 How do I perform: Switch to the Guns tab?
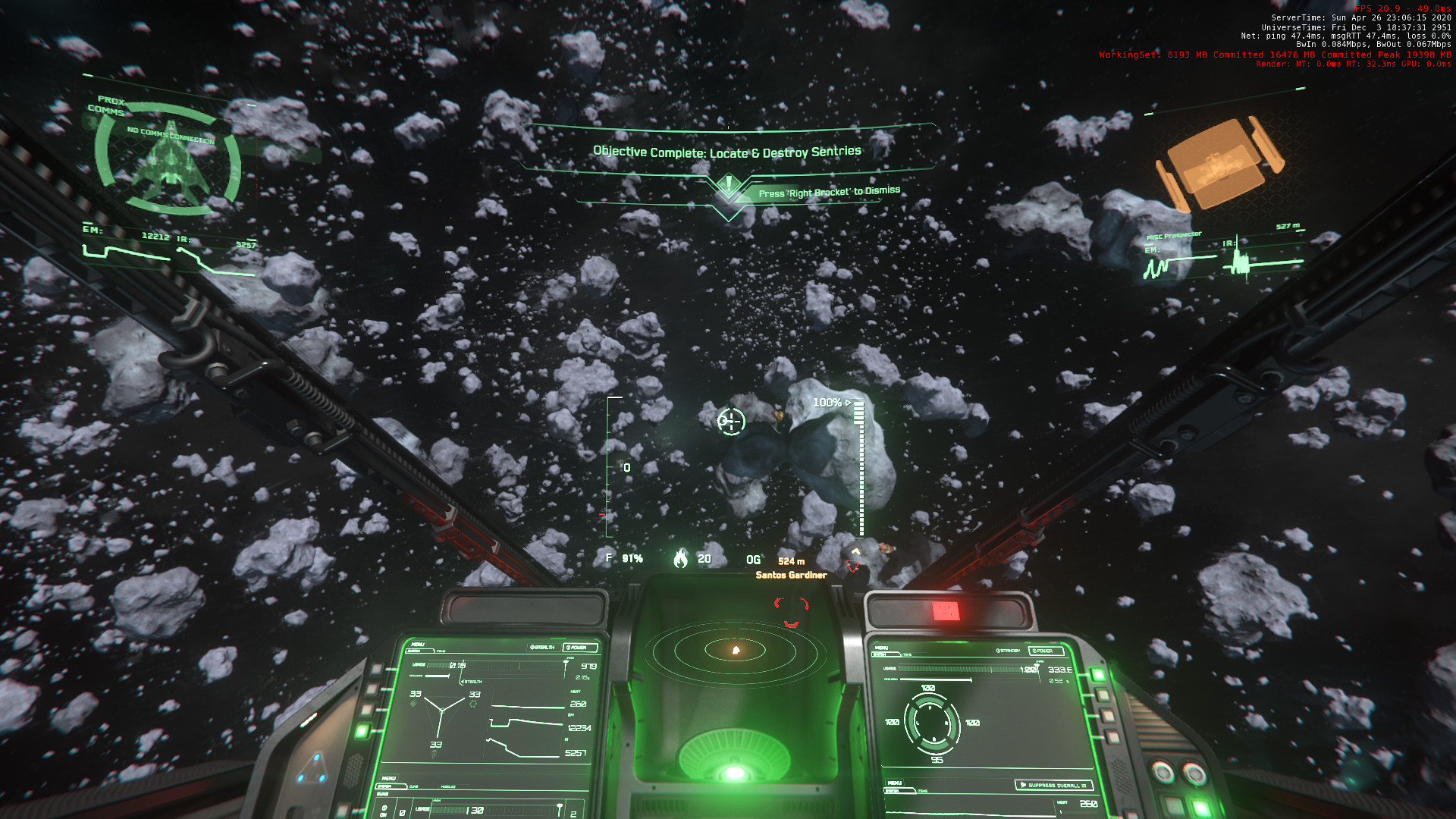414,786
